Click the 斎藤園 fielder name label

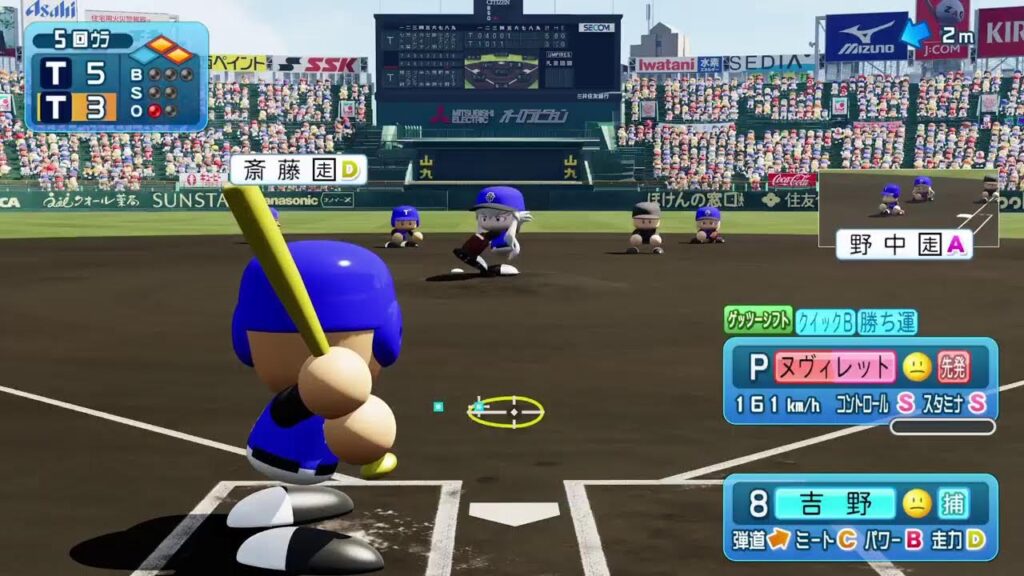297,170
